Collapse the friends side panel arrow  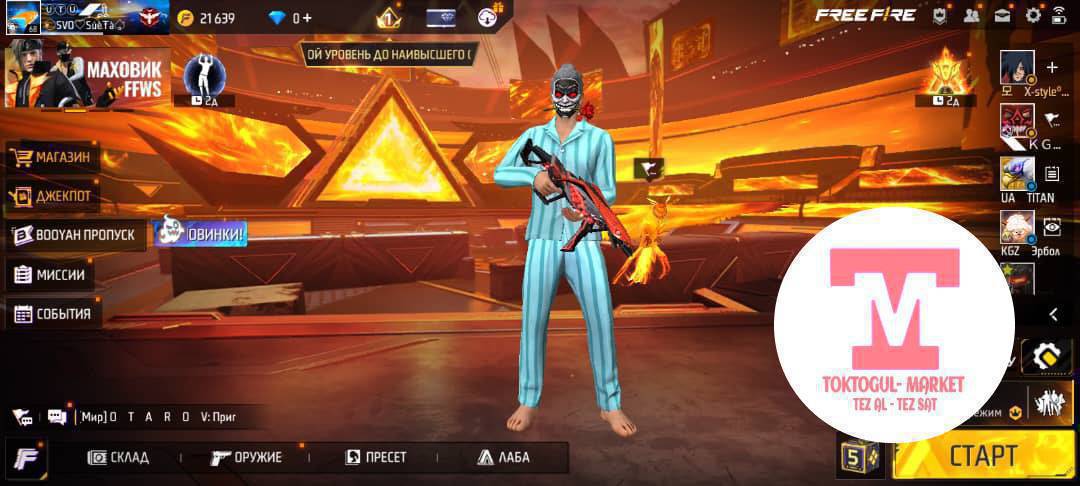1053,314
